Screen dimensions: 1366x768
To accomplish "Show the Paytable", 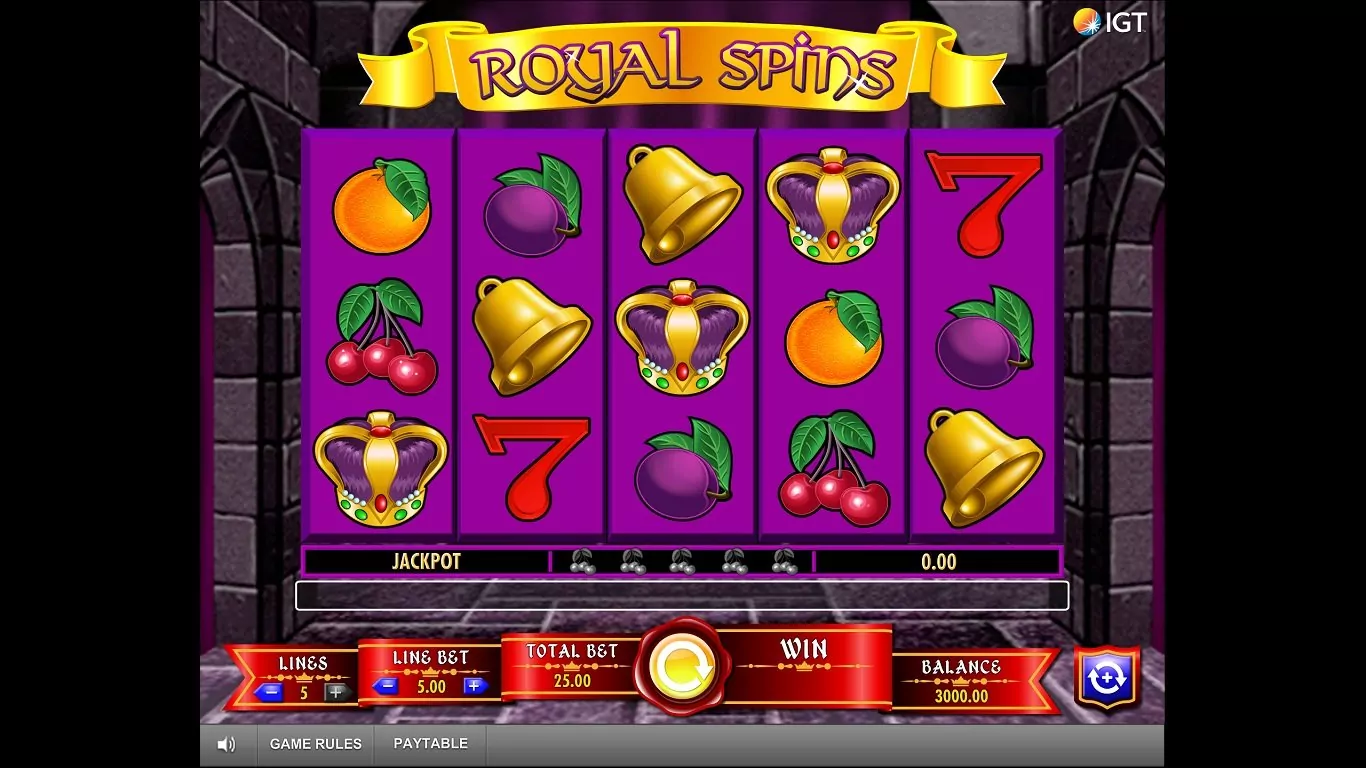I will [x=430, y=744].
